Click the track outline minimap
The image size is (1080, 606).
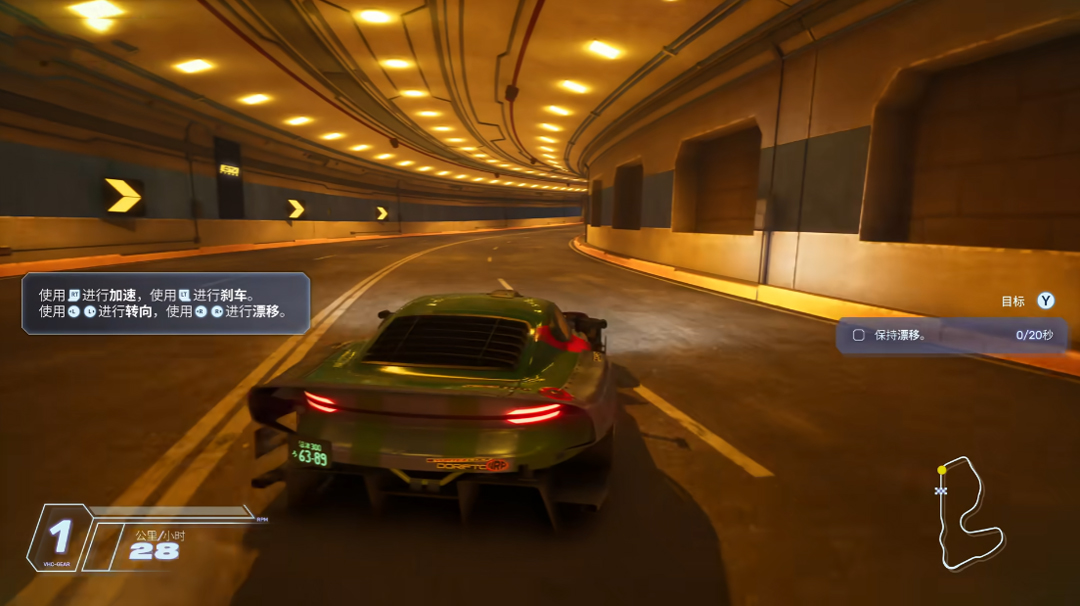[968, 514]
